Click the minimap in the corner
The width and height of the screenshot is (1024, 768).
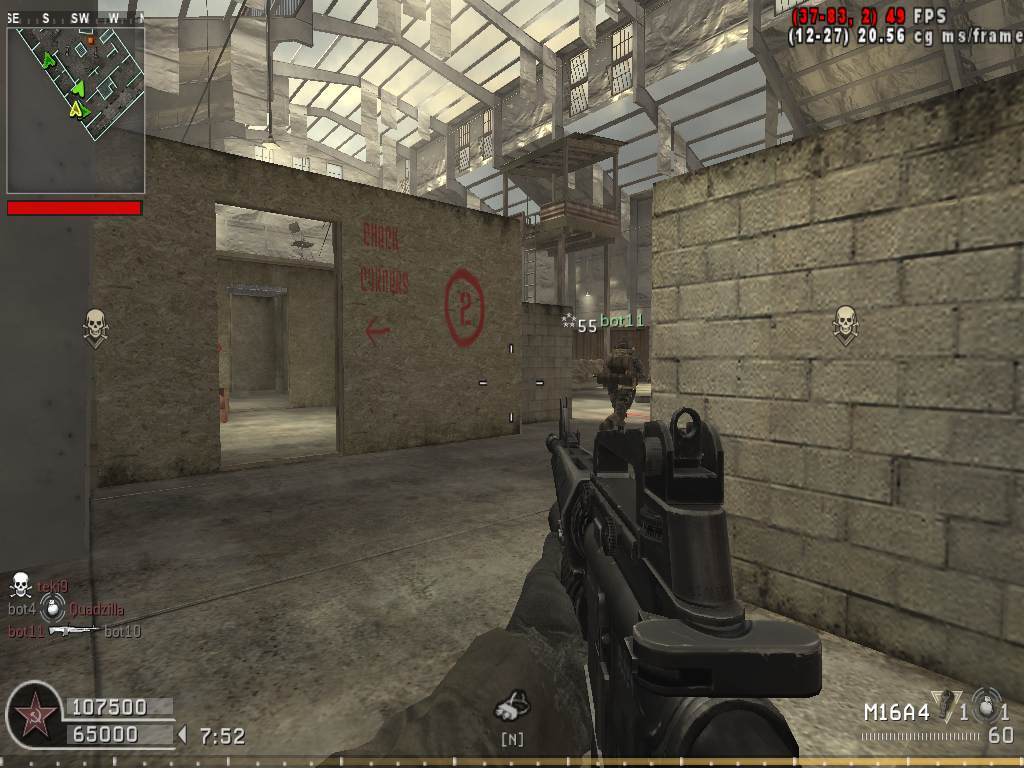[76, 110]
